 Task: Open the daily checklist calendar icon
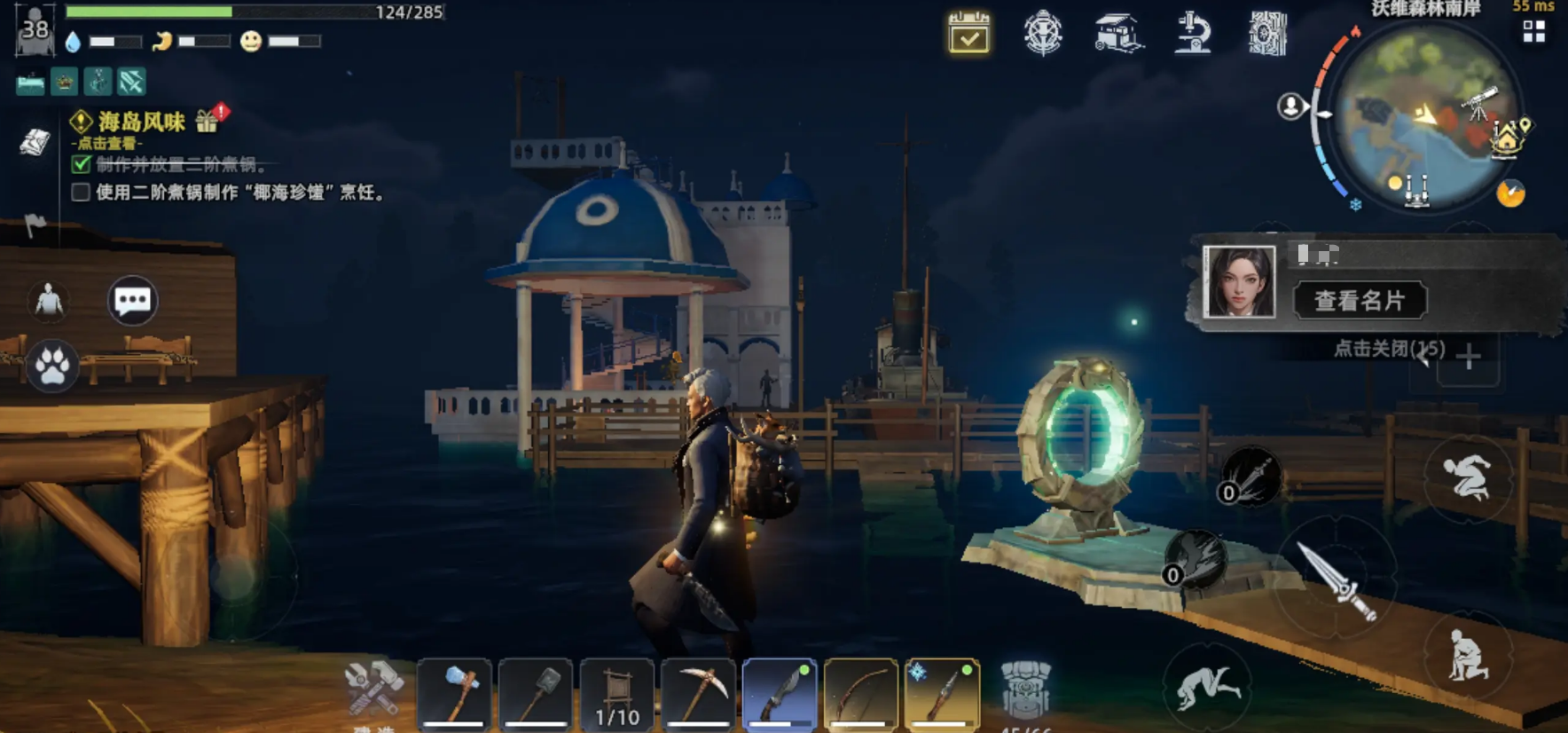pyautogui.click(x=968, y=33)
